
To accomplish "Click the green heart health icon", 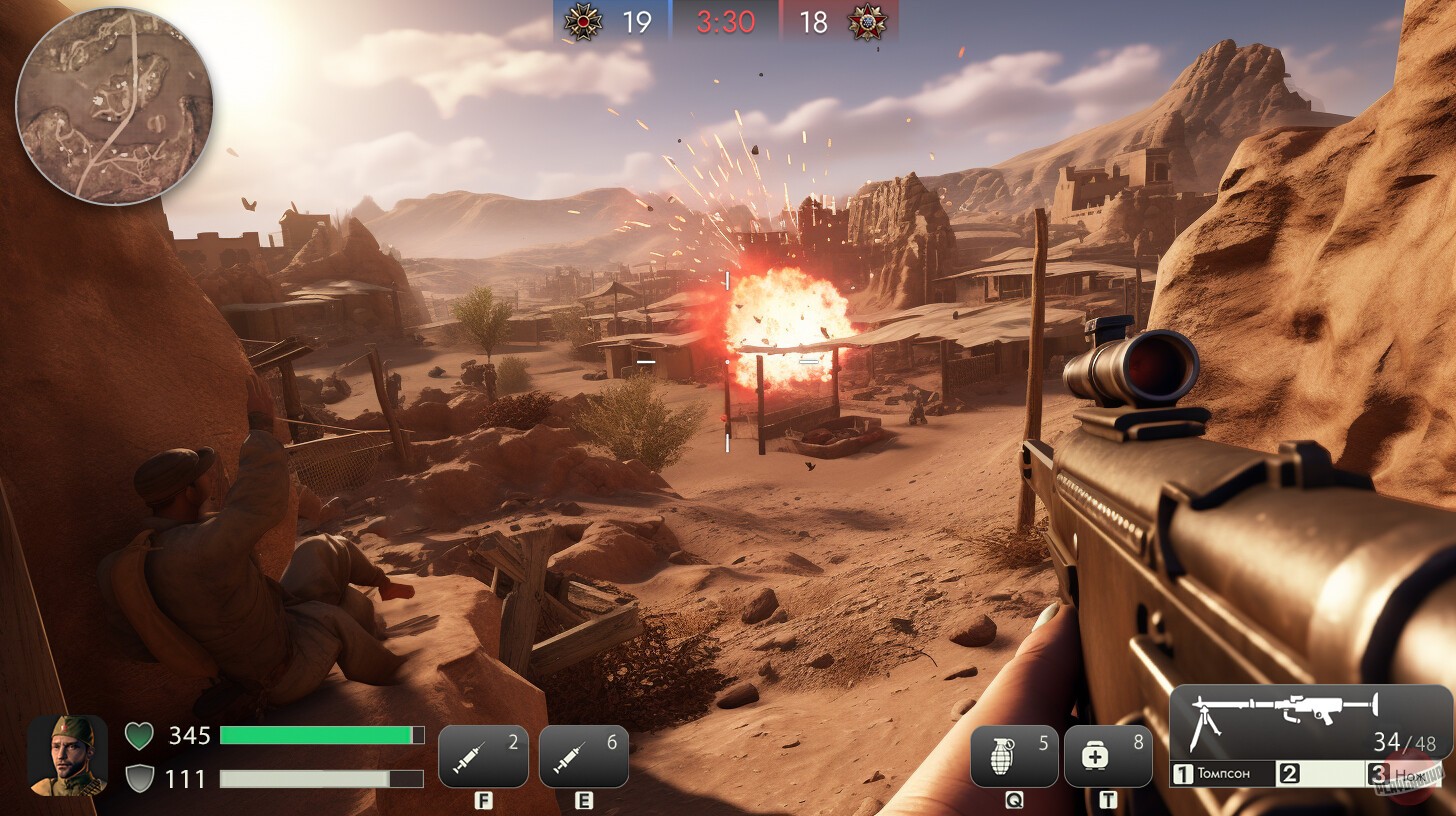I will click(x=141, y=736).
